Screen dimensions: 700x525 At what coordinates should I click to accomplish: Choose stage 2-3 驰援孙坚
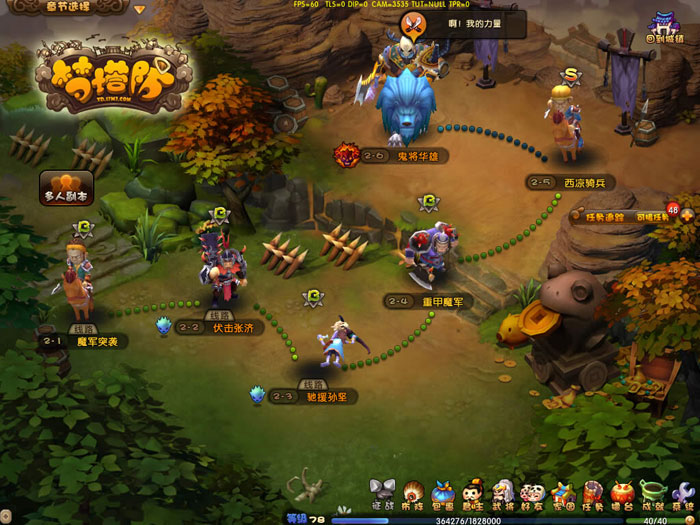pyautogui.click(x=314, y=396)
